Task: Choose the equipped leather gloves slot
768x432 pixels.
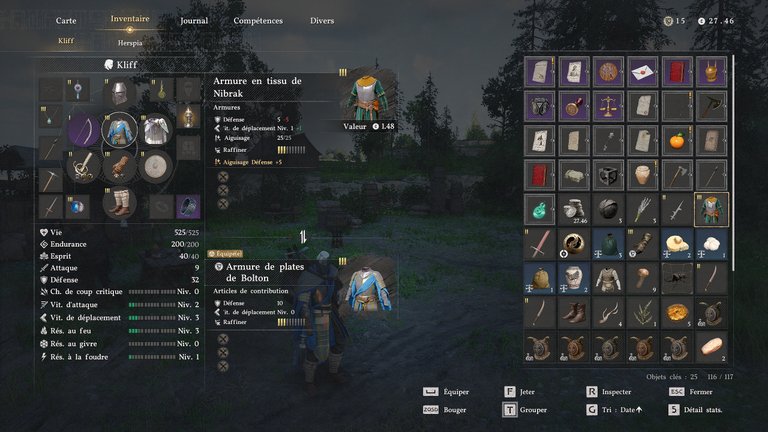Action: tap(120, 165)
